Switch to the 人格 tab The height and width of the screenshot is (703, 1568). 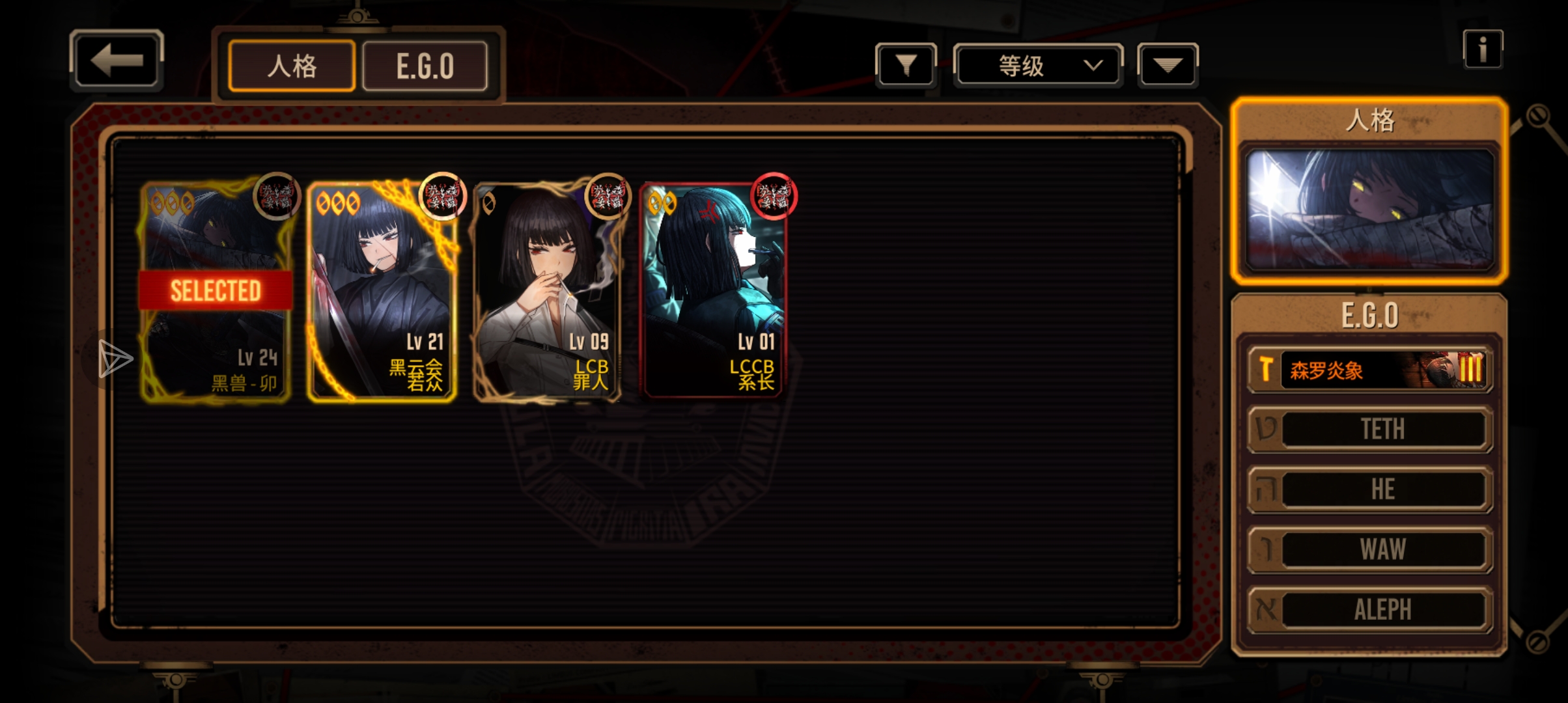coord(292,66)
